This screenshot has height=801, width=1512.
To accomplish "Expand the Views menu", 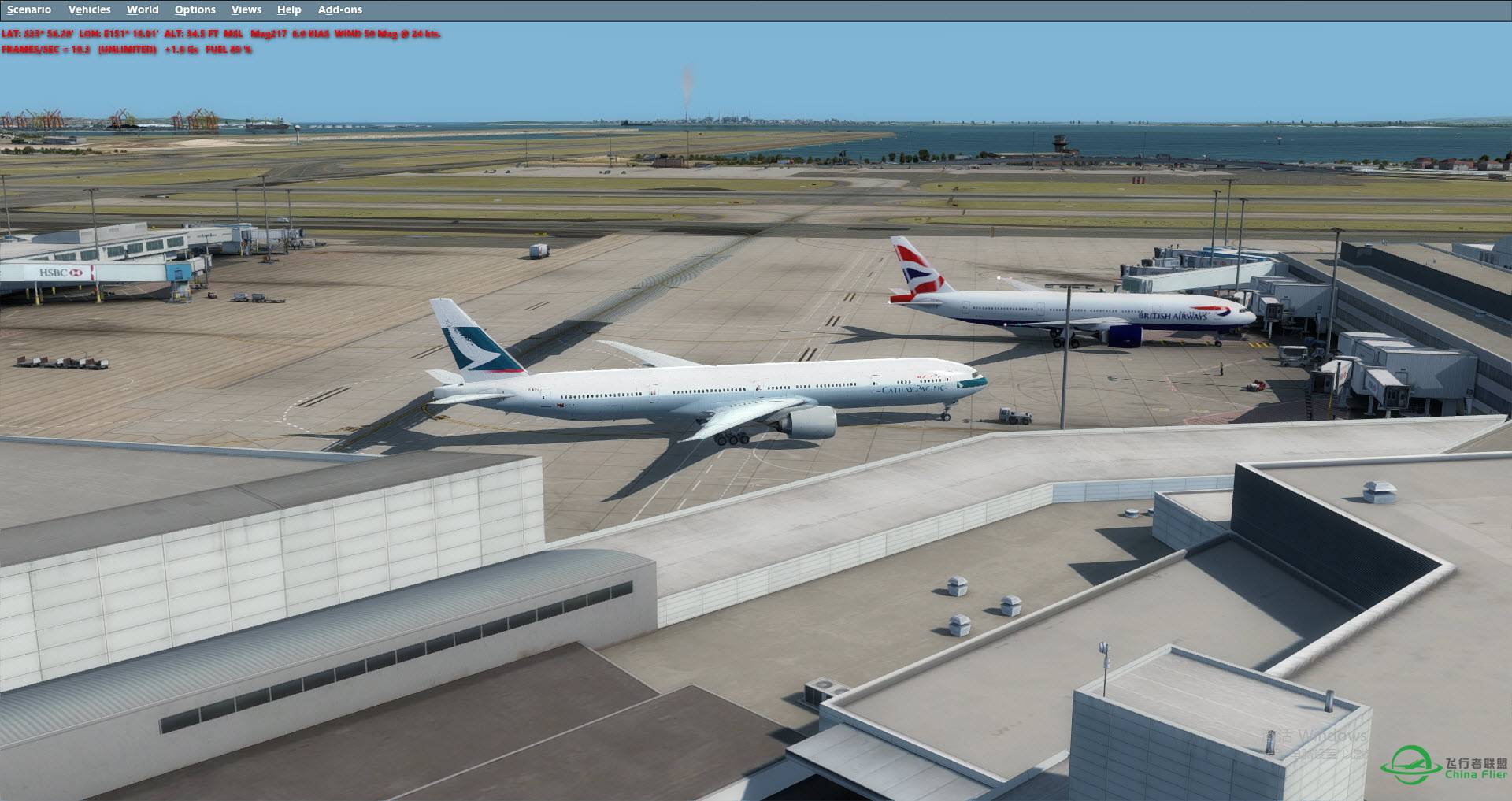I will click(246, 9).
